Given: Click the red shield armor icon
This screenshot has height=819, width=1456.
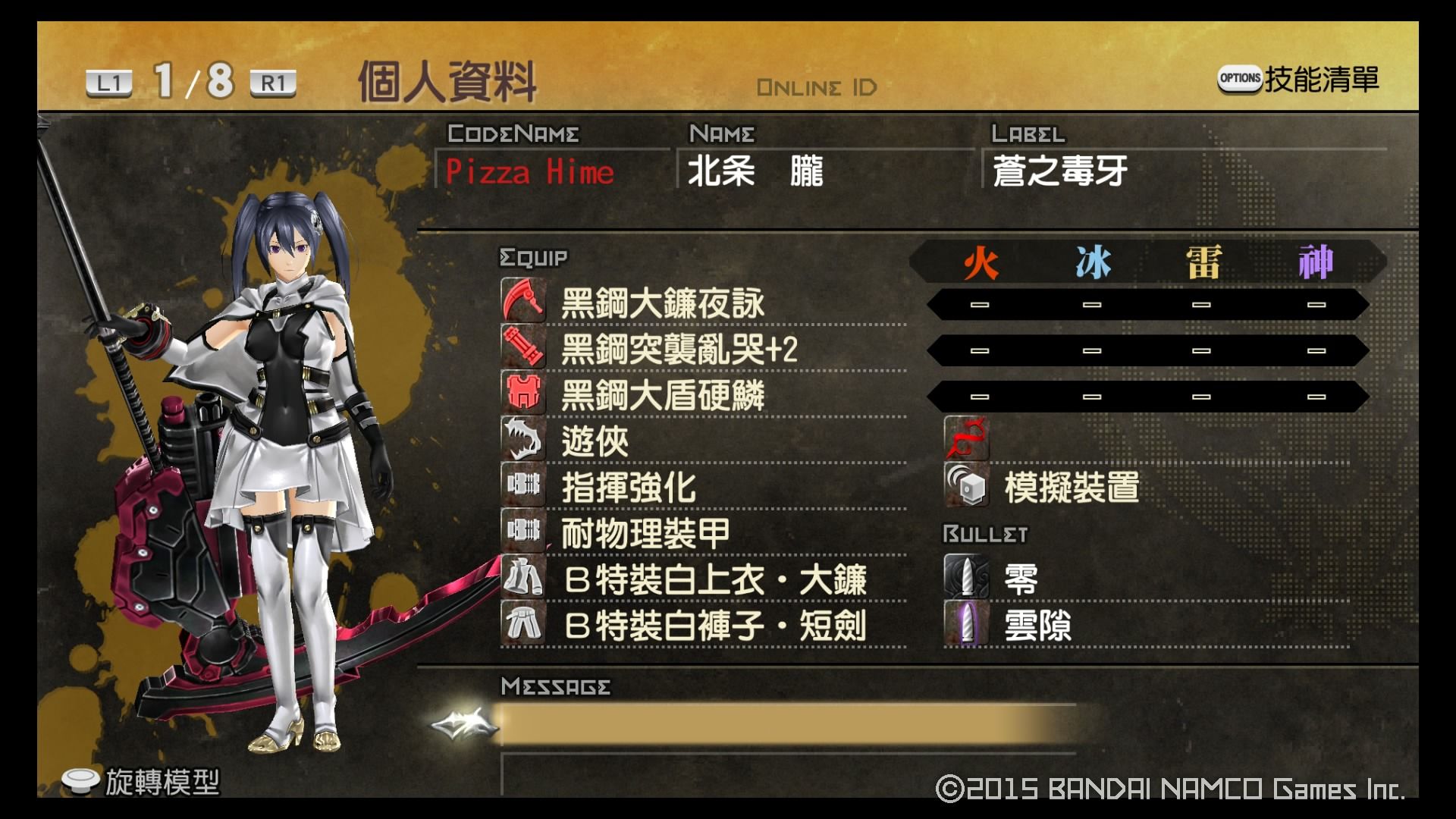Looking at the screenshot, I should point(523,393).
